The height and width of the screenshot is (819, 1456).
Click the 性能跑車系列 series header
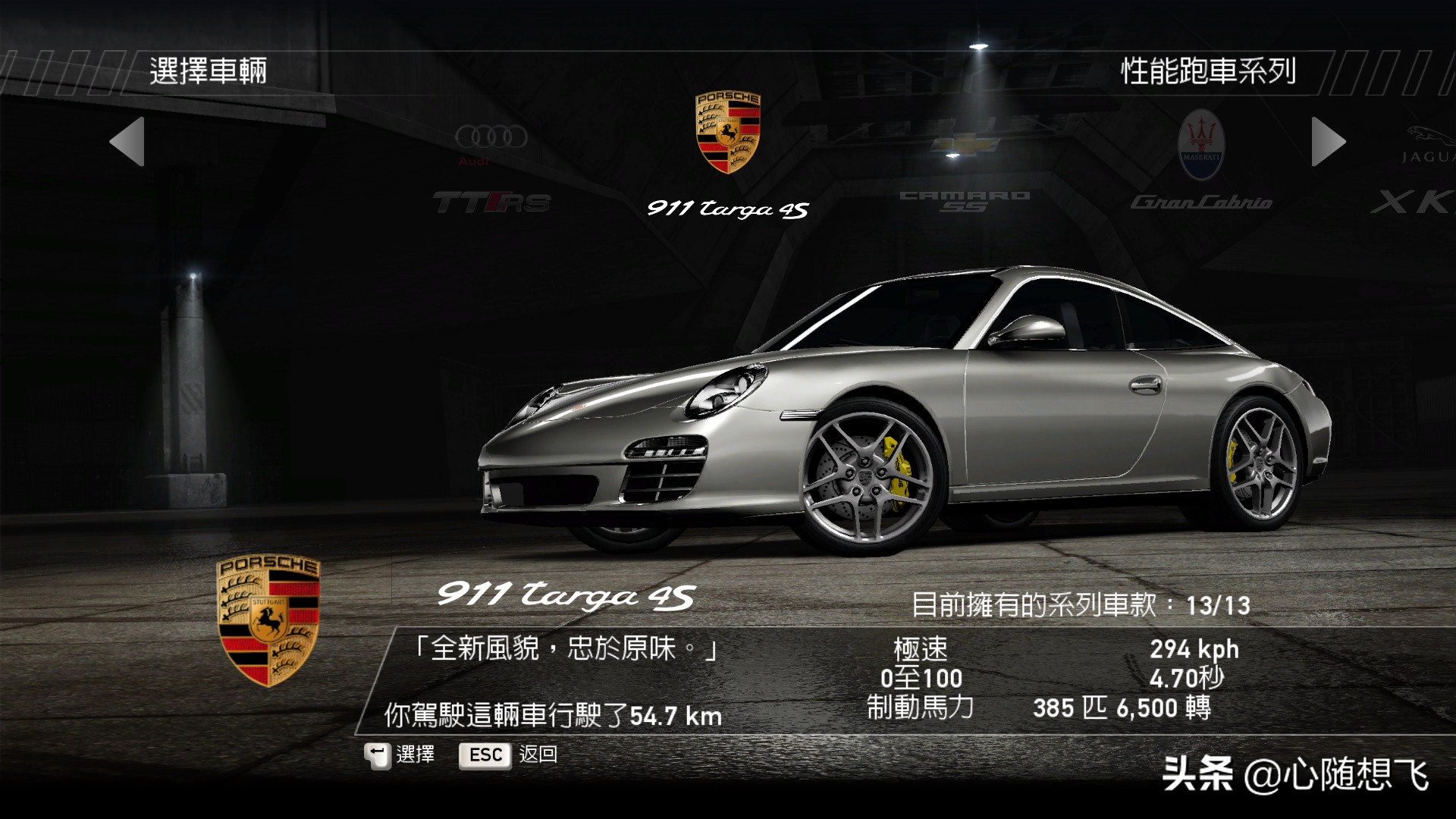click(1209, 70)
